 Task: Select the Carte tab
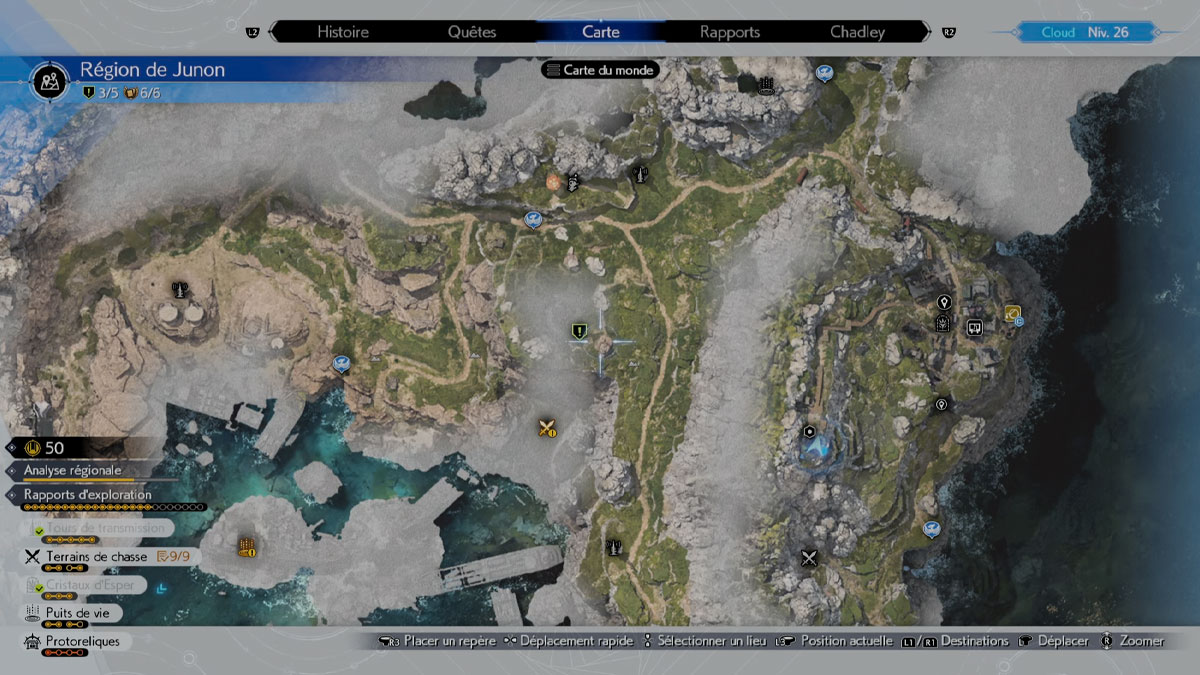pyautogui.click(x=600, y=32)
